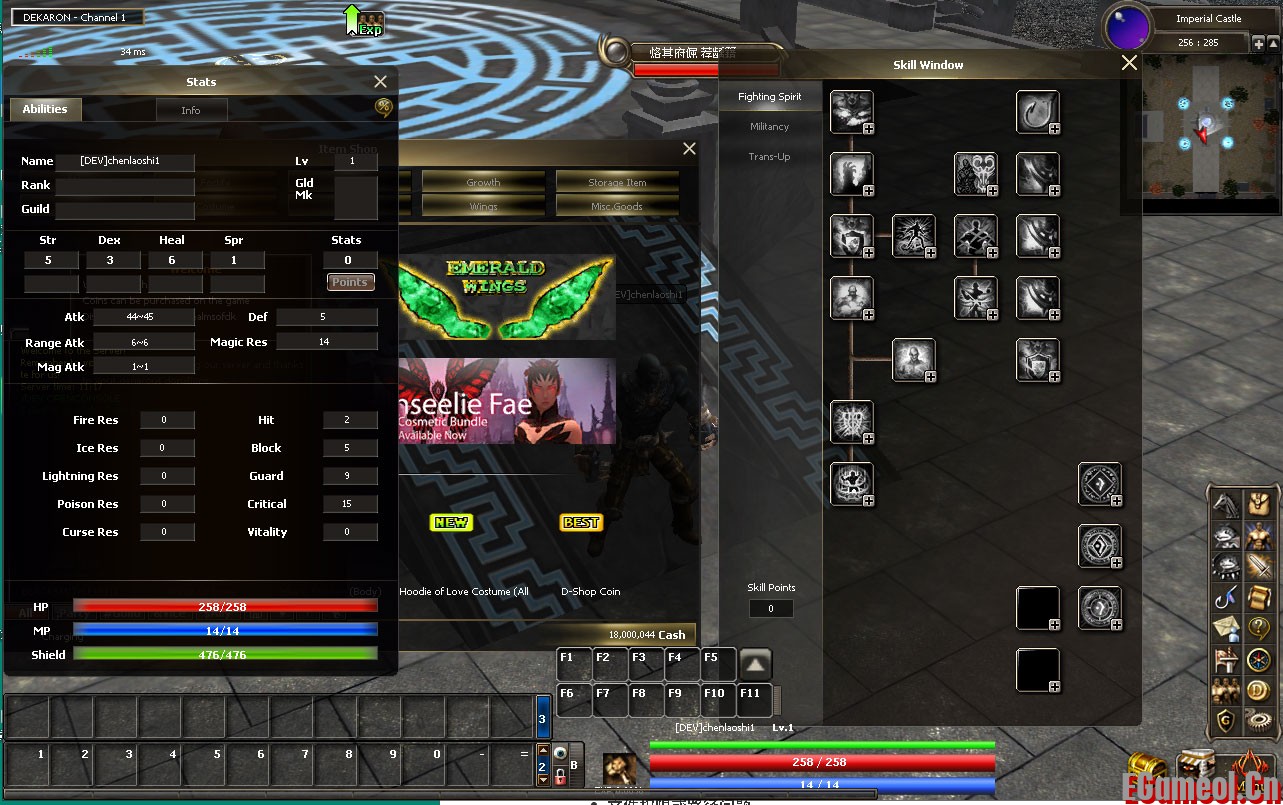
Task: Toggle the hotbar padlock lock icon
Action: click(x=559, y=777)
